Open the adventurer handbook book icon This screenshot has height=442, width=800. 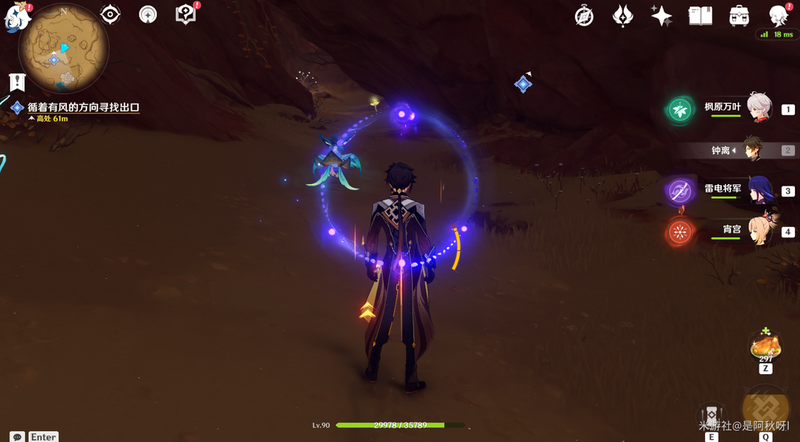click(x=700, y=15)
